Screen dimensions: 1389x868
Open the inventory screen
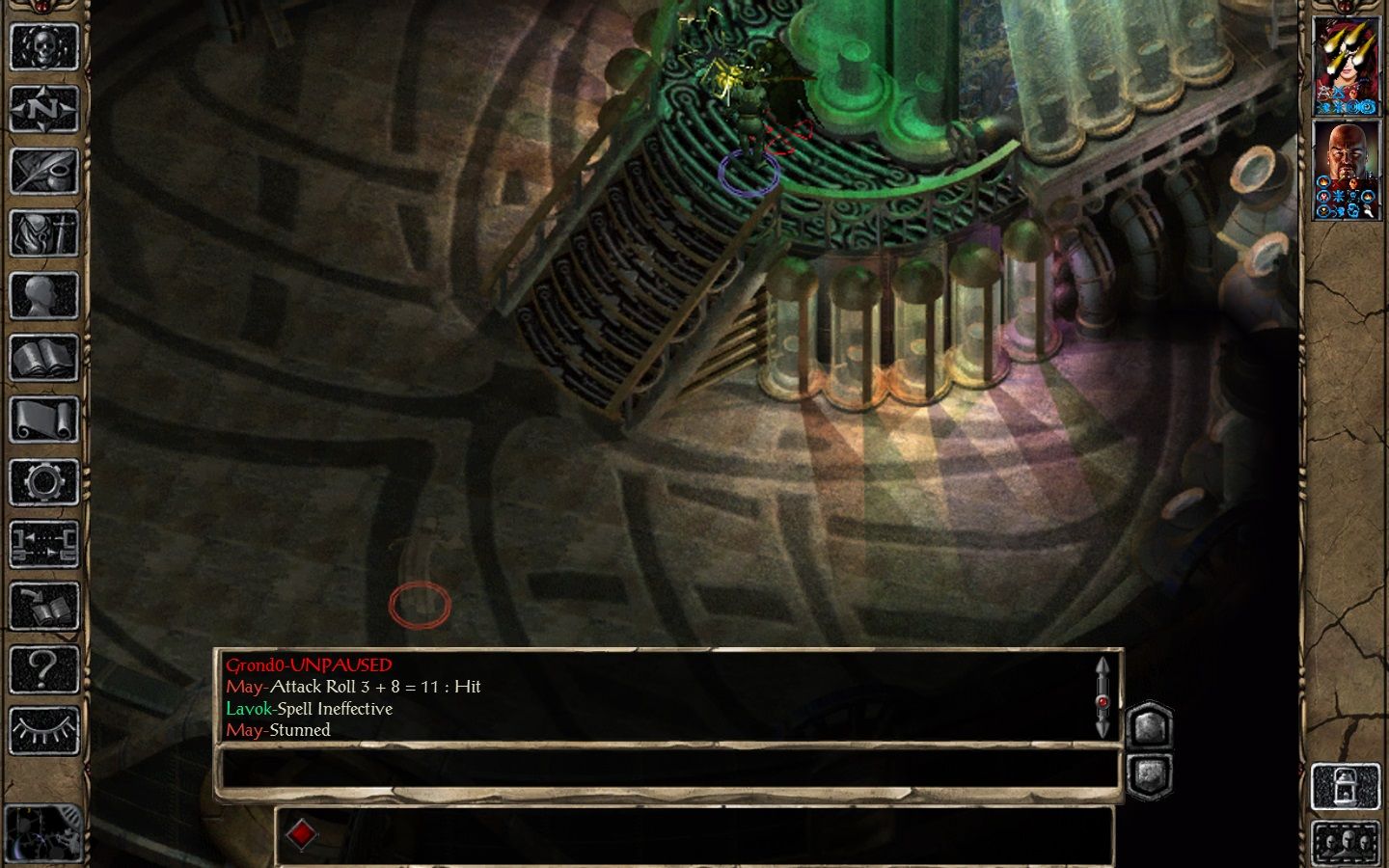click(44, 233)
